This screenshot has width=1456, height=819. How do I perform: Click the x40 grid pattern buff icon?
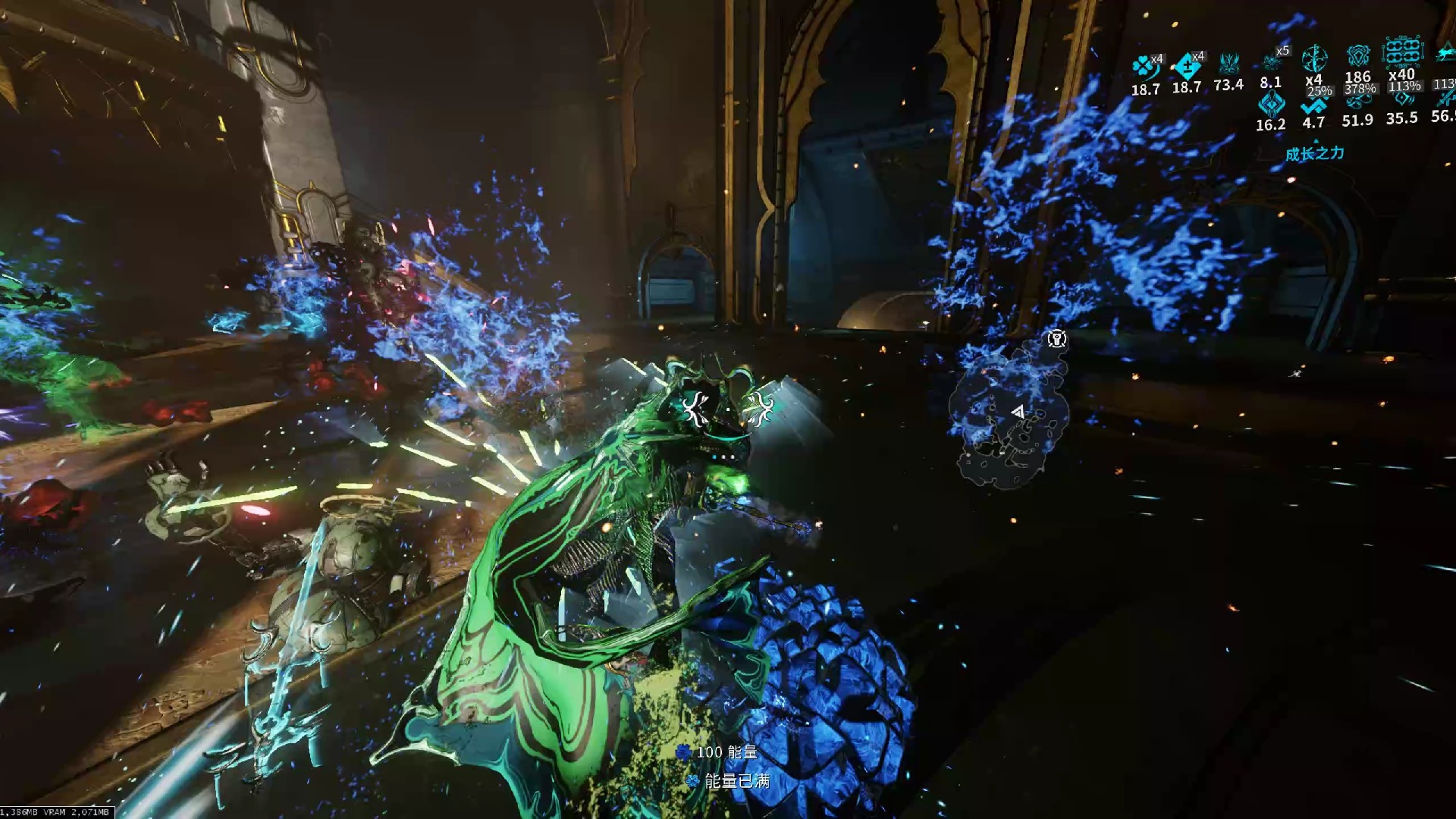click(1402, 52)
